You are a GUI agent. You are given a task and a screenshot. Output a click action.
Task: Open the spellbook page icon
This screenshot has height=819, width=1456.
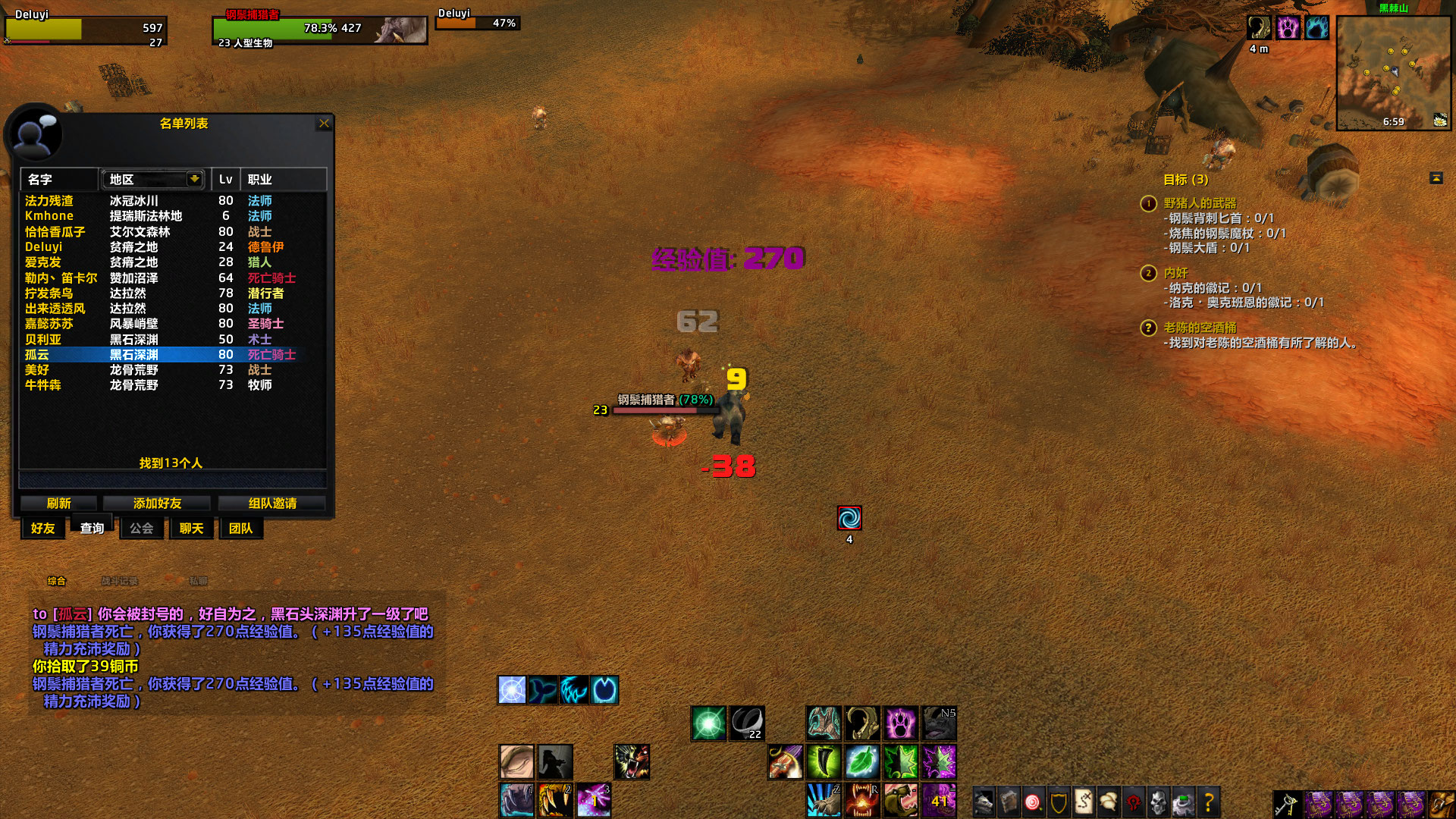coord(1008,801)
